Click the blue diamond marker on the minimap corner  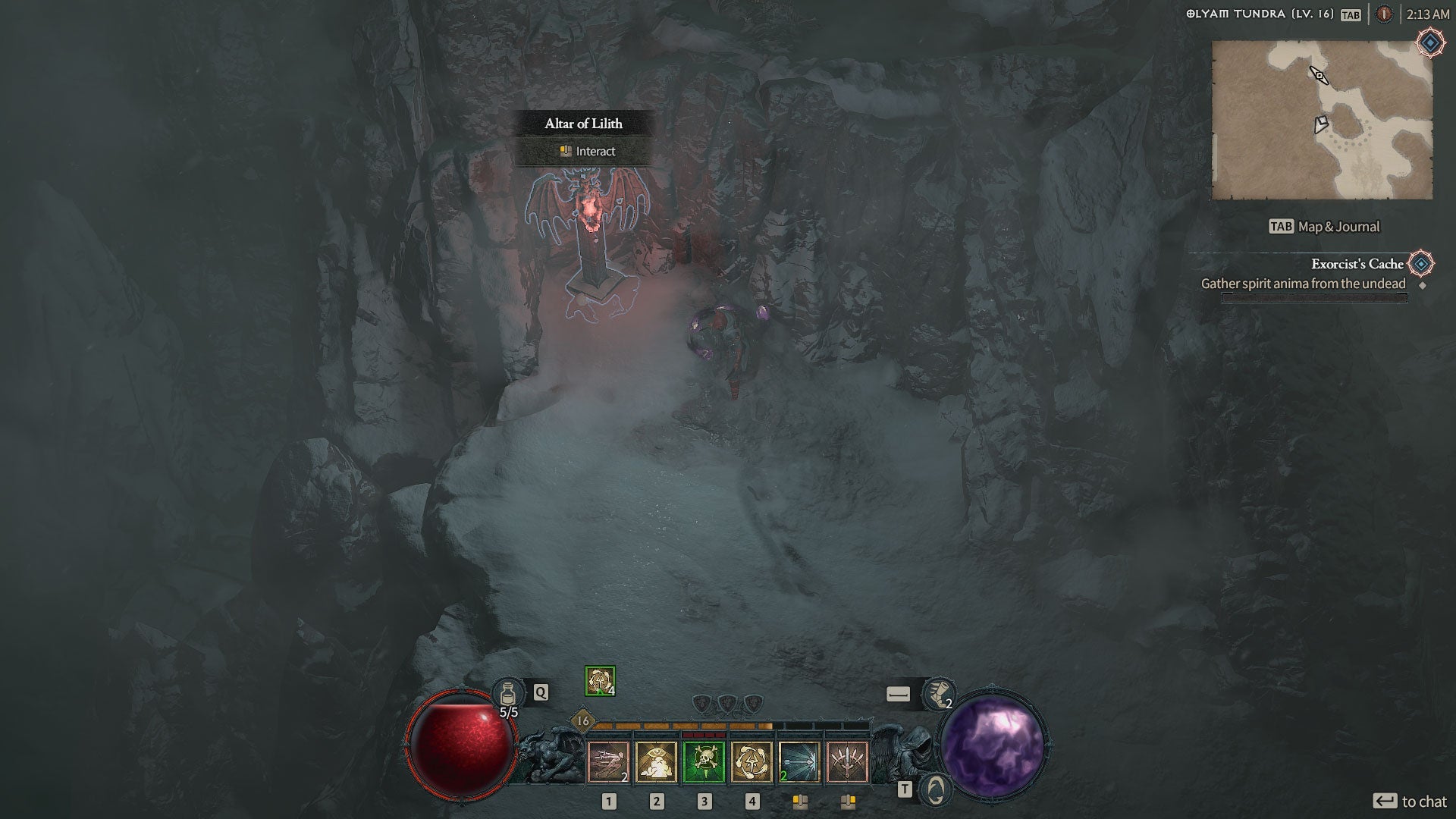(1430, 43)
